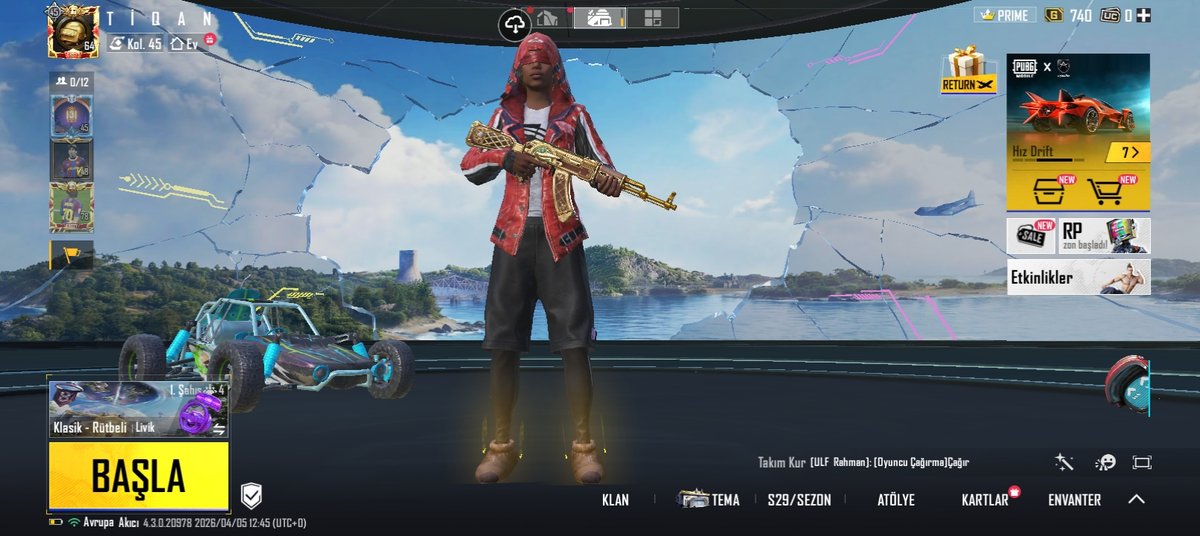
Task: Open the KLAN menu
Action: click(615, 500)
